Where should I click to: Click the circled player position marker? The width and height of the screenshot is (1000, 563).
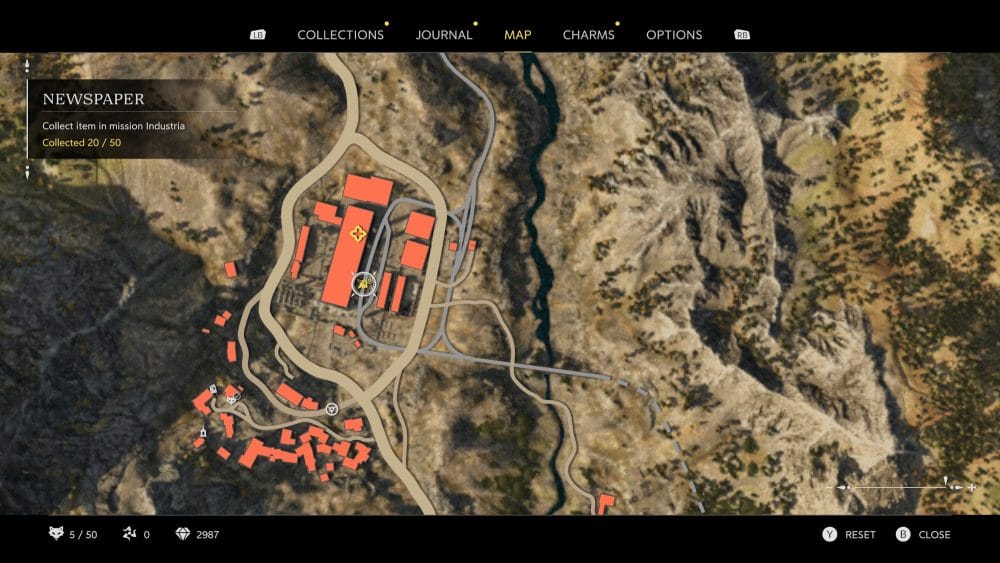[364, 286]
